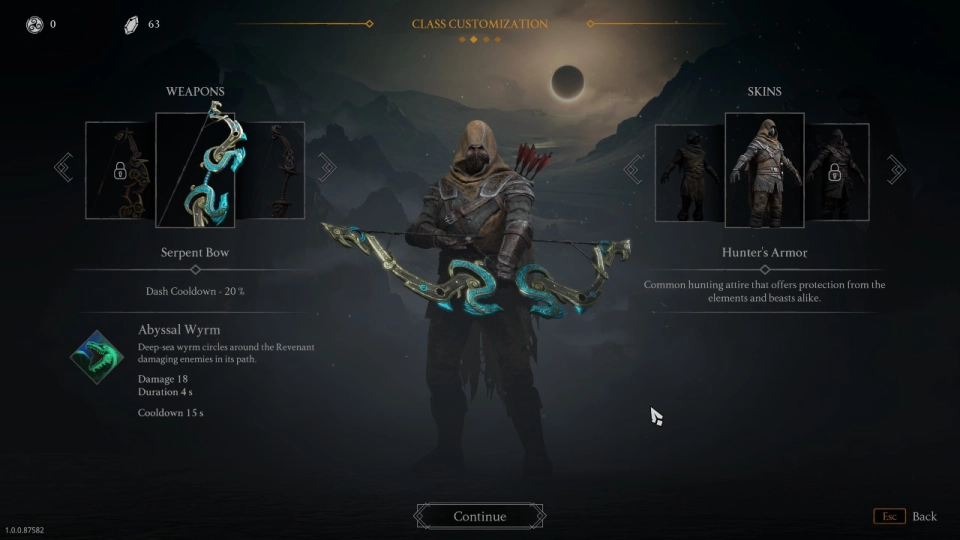The height and width of the screenshot is (540, 960).
Task: Pick the dark bow right of Serpent Bow
Action: (x=270, y=170)
